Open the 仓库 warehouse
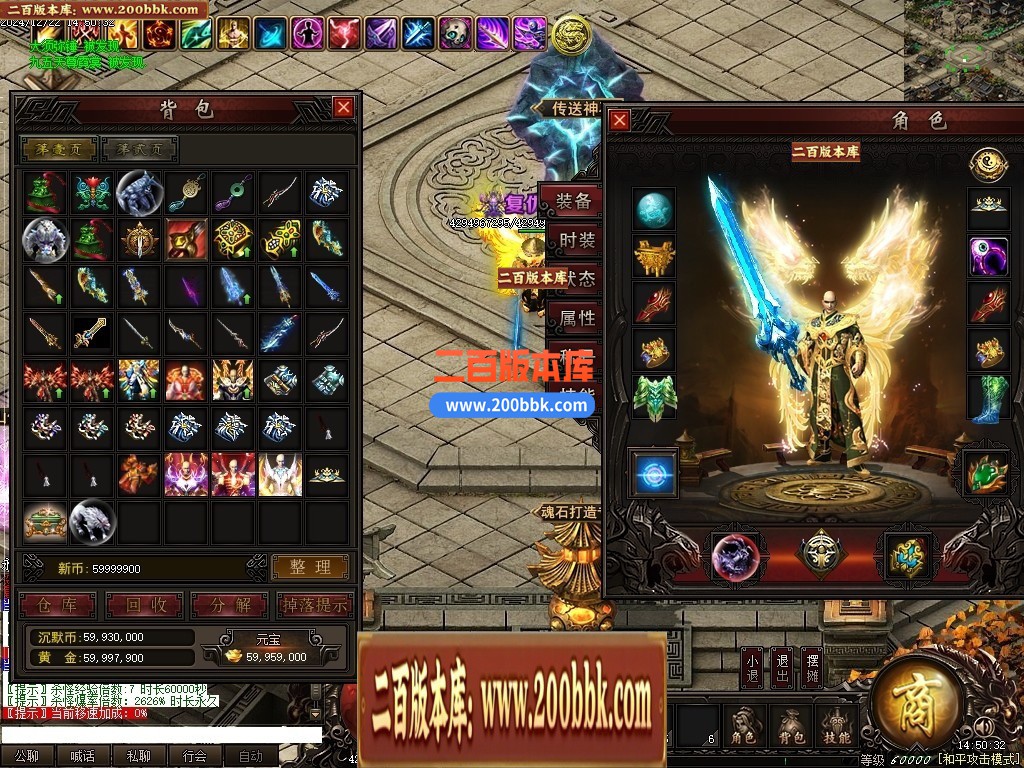The width and height of the screenshot is (1024, 768). point(58,605)
